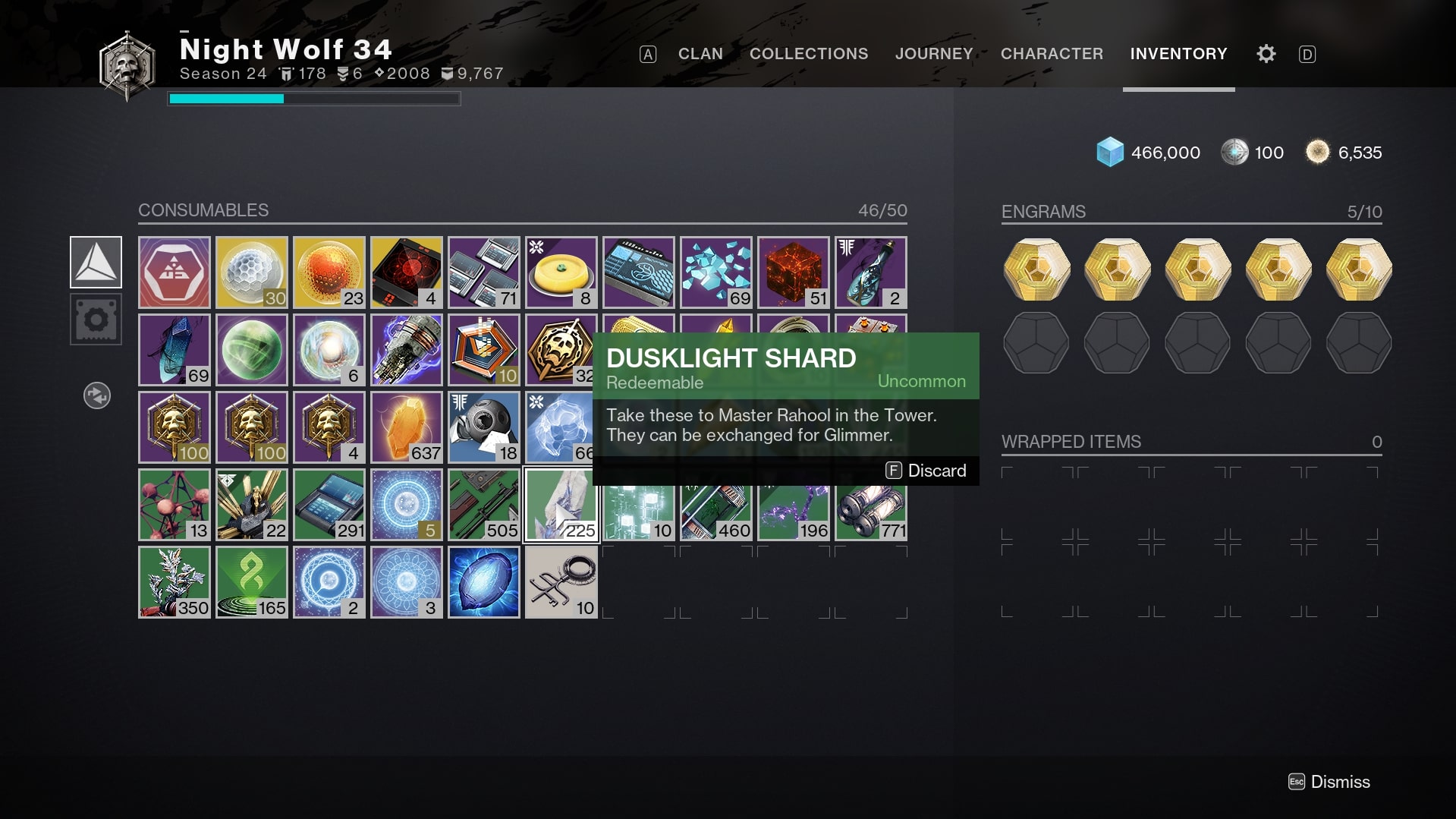Viewport: 1456px width, 819px height.
Task: Open the mods category with gear icon
Action: coord(96,320)
